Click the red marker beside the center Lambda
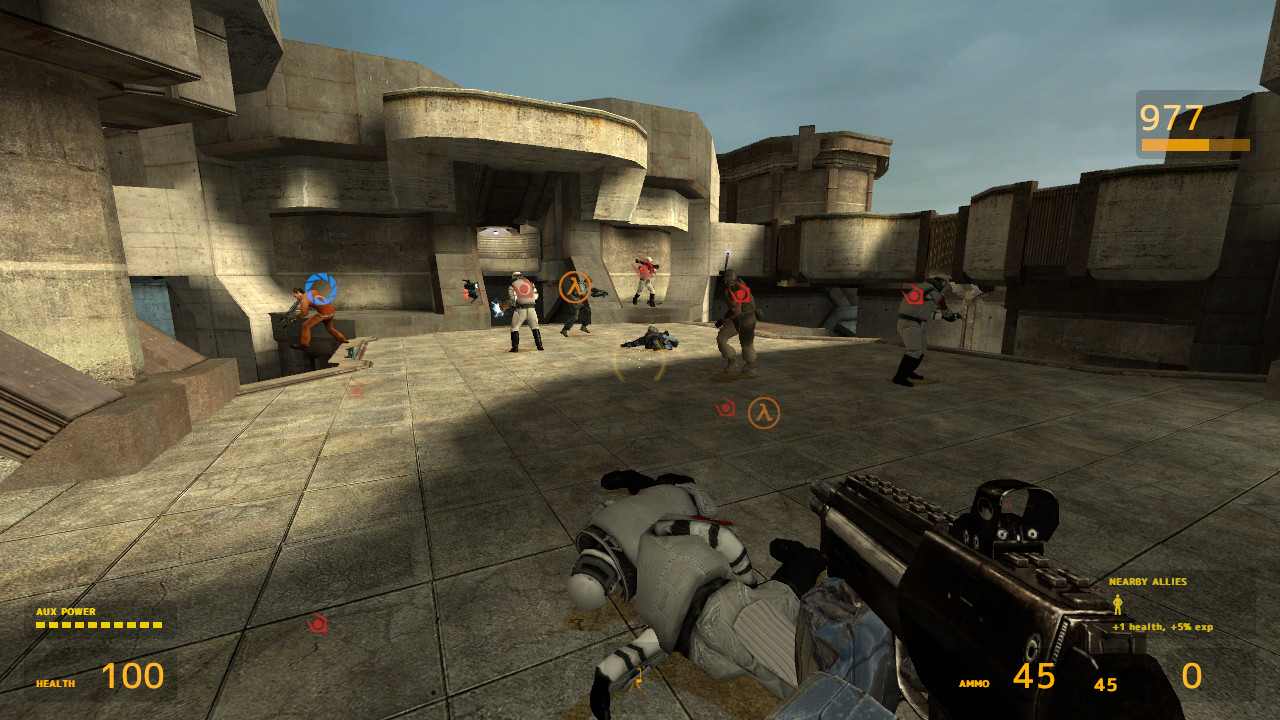This screenshot has height=720, width=1280. click(x=724, y=406)
